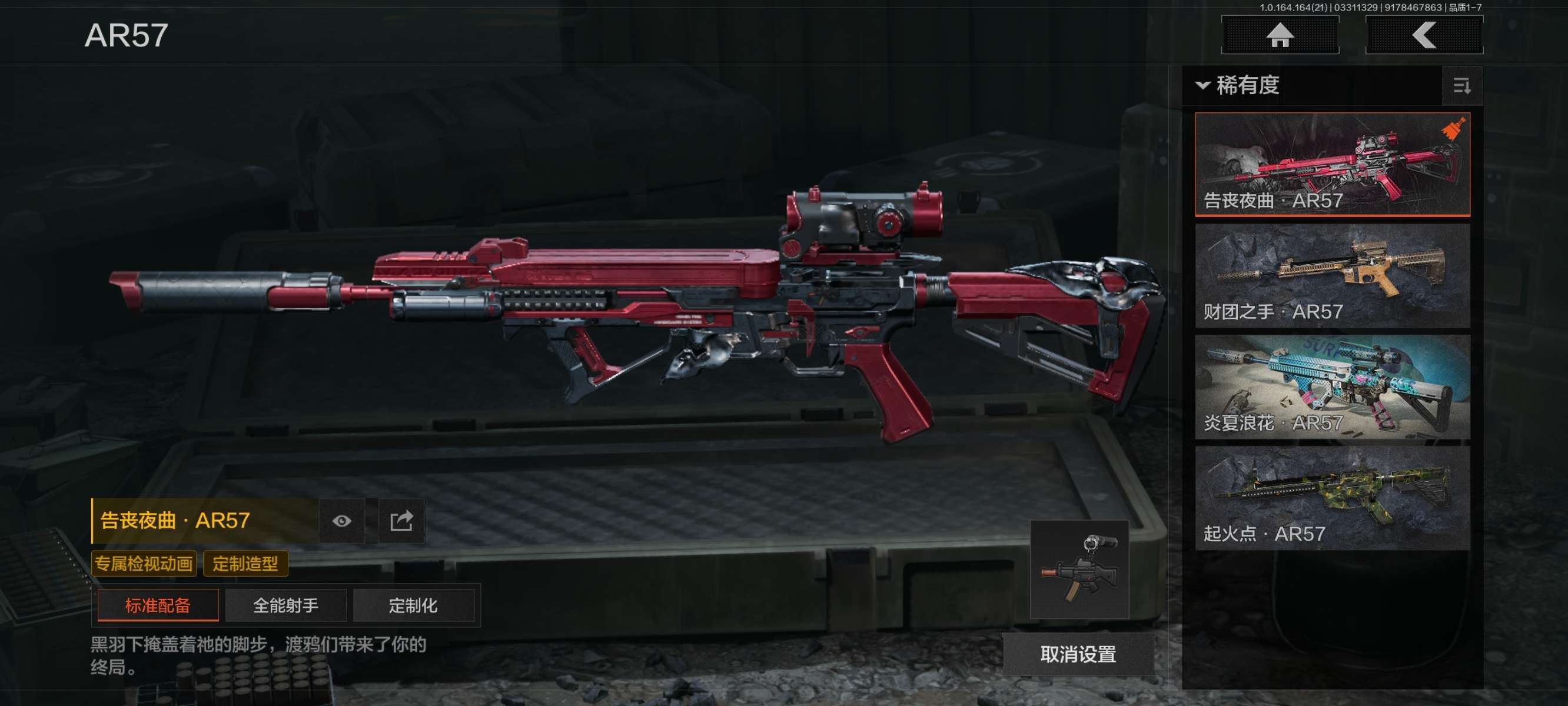The image size is (1568, 706).
Task: Choose the 财团之手 · AR57 skin
Action: click(1333, 276)
